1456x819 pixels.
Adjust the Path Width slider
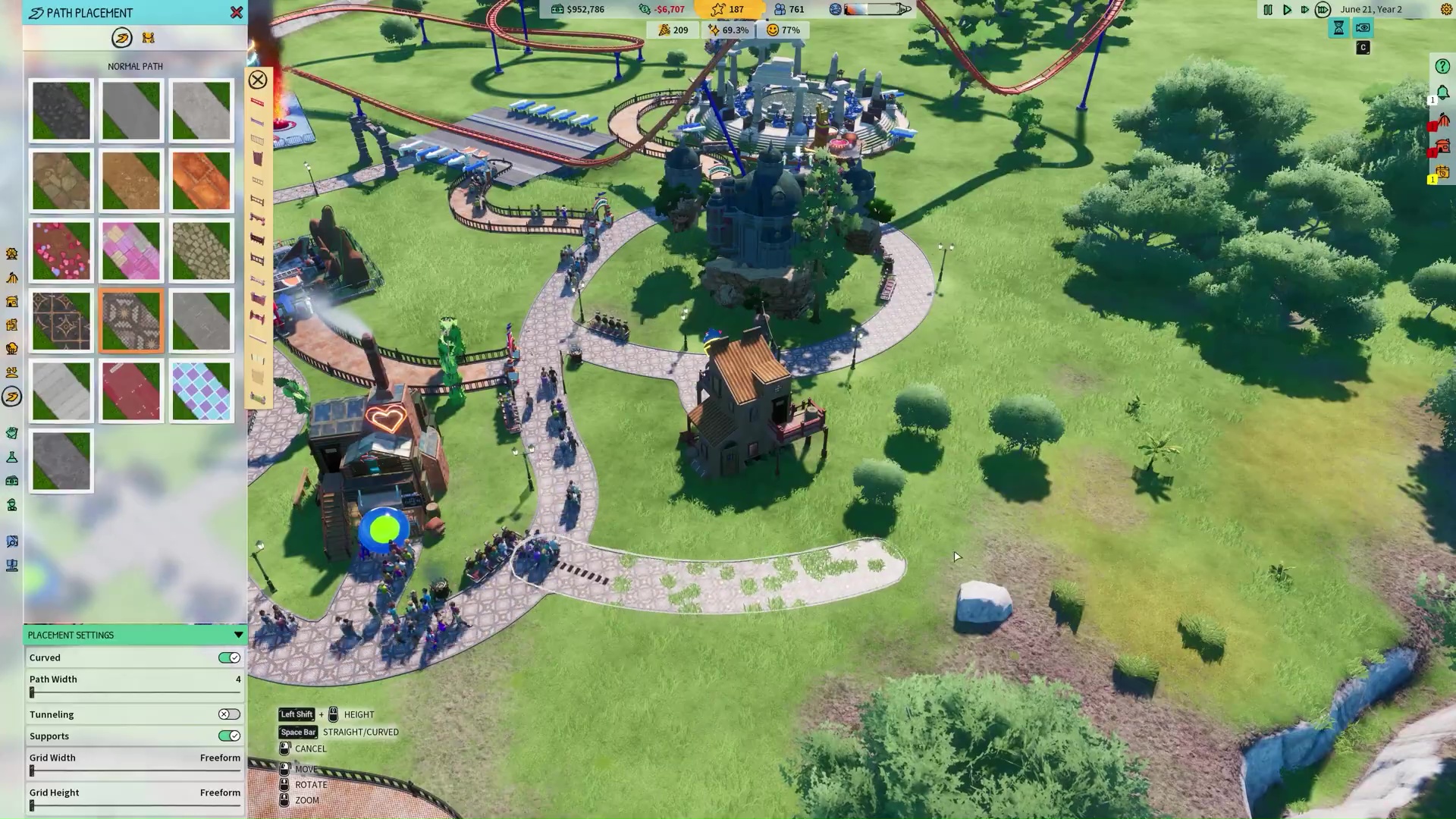(x=32, y=692)
